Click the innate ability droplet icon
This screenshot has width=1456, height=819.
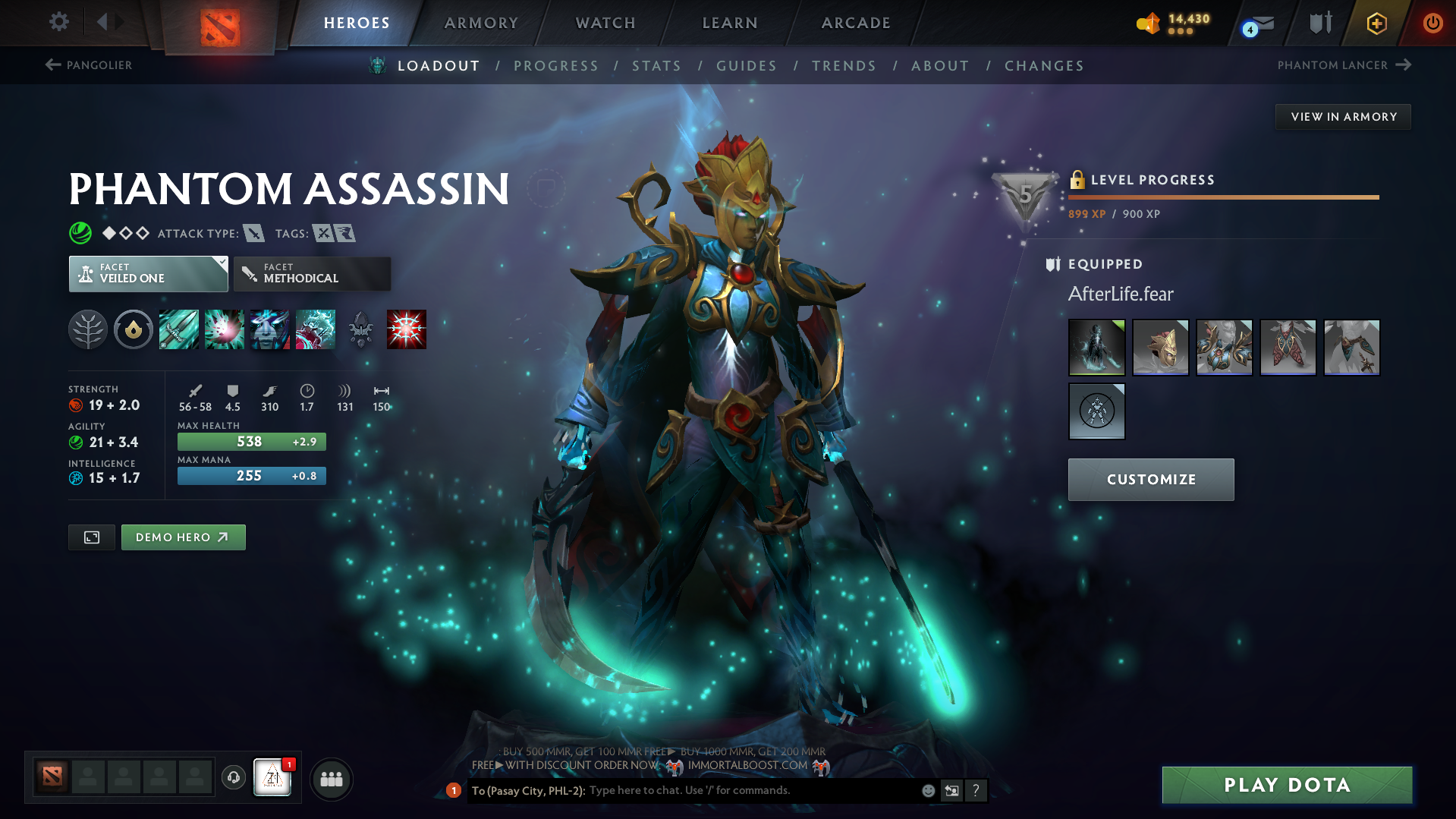pos(134,329)
